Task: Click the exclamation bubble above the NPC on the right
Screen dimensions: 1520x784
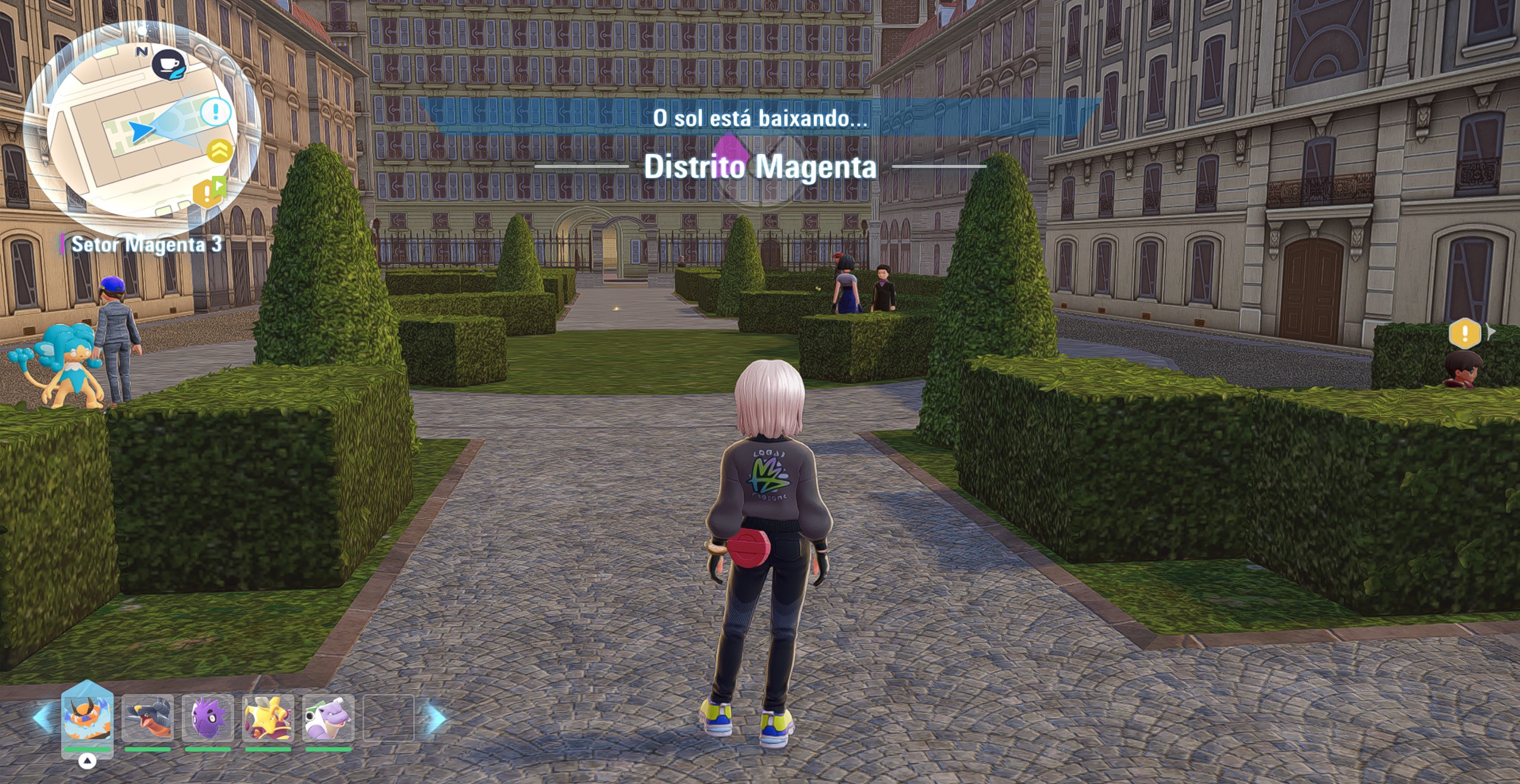Action: click(1465, 334)
